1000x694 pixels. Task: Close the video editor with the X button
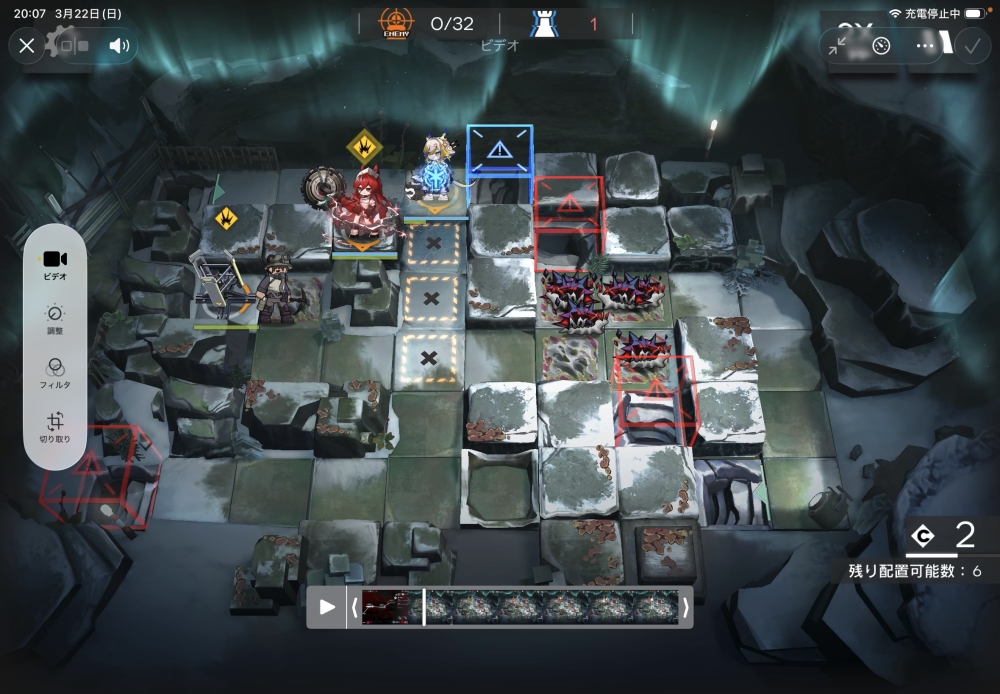click(x=27, y=45)
